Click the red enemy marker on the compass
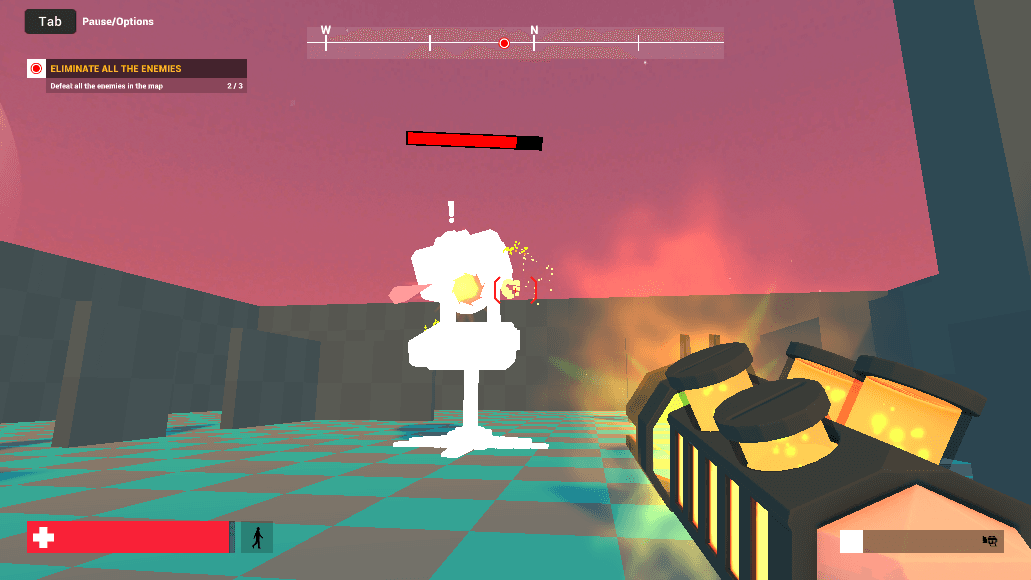 tap(504, 43)
